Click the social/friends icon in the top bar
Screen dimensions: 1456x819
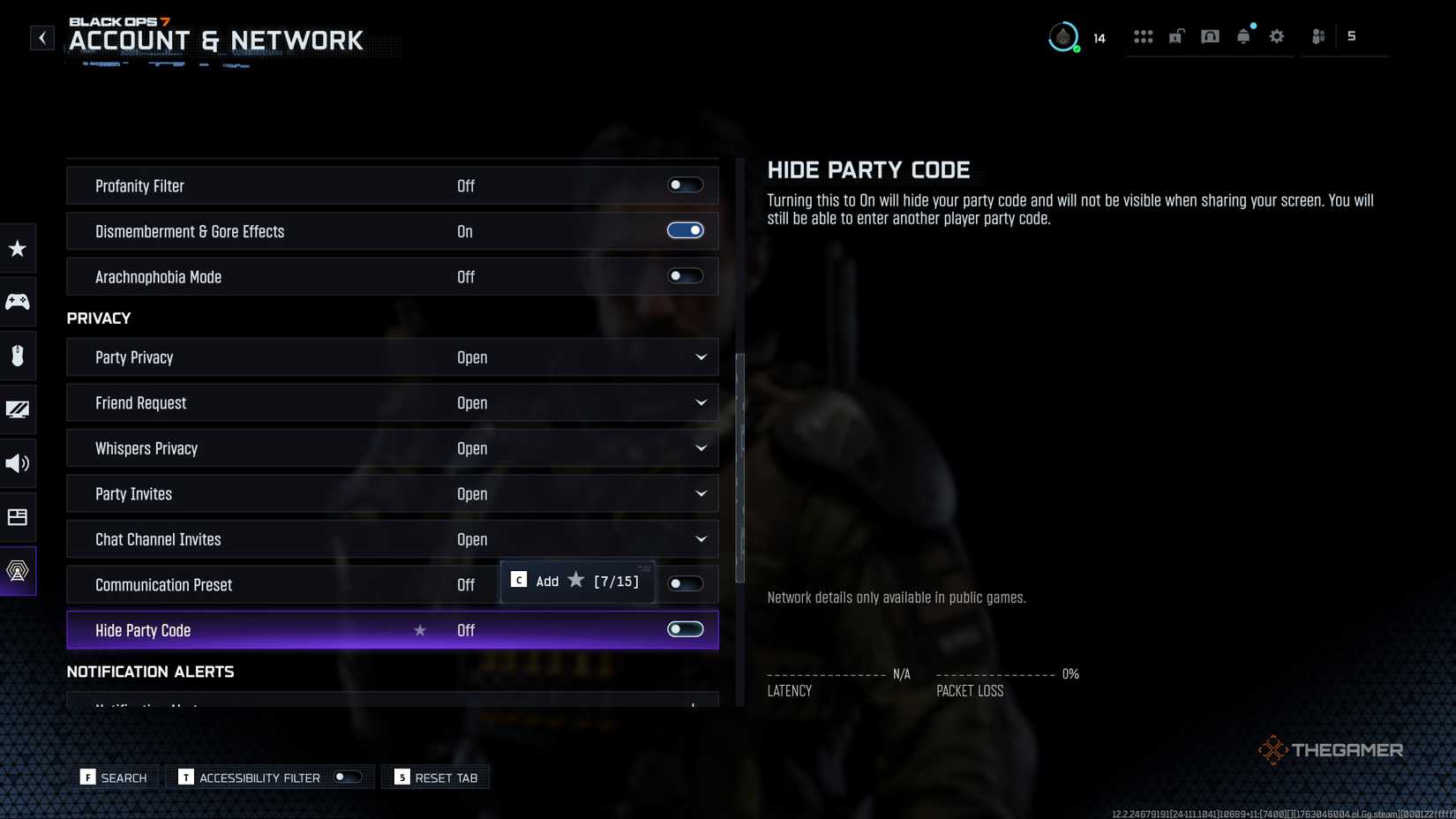tap(1317, 36)
